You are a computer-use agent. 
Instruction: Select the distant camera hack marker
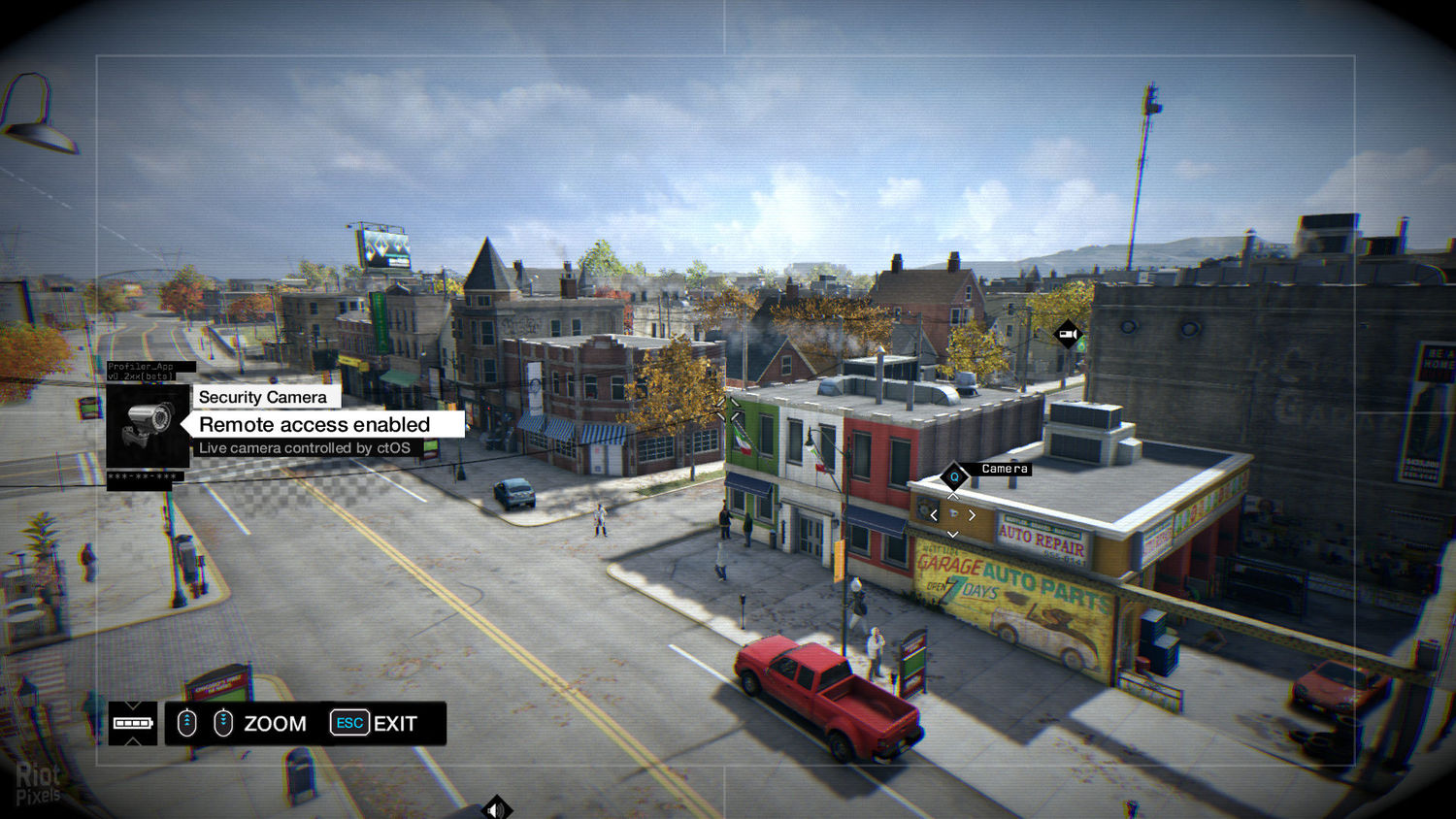tap(1068, 335)
